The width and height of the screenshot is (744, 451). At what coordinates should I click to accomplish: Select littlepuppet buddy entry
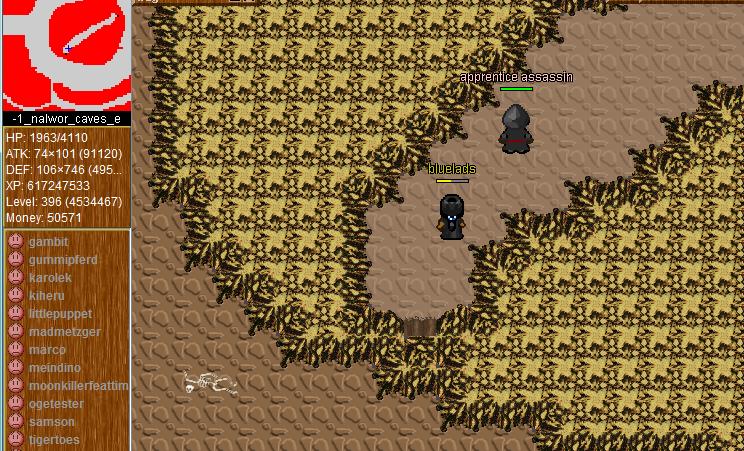click(60, 314)
